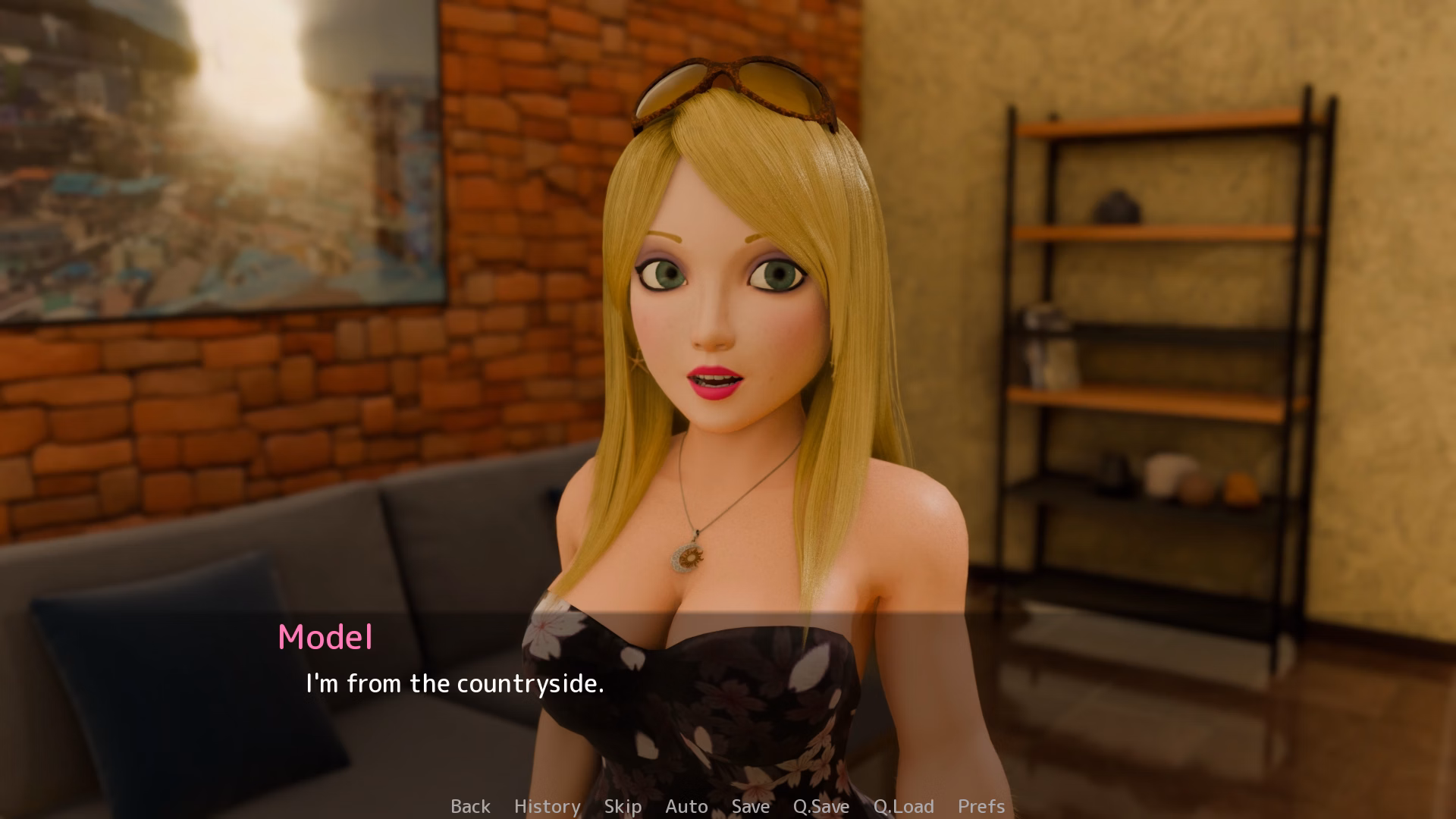1456x819 pixels.
Task: Toggle Auto-advance mode
Action: tap(686, 806)
